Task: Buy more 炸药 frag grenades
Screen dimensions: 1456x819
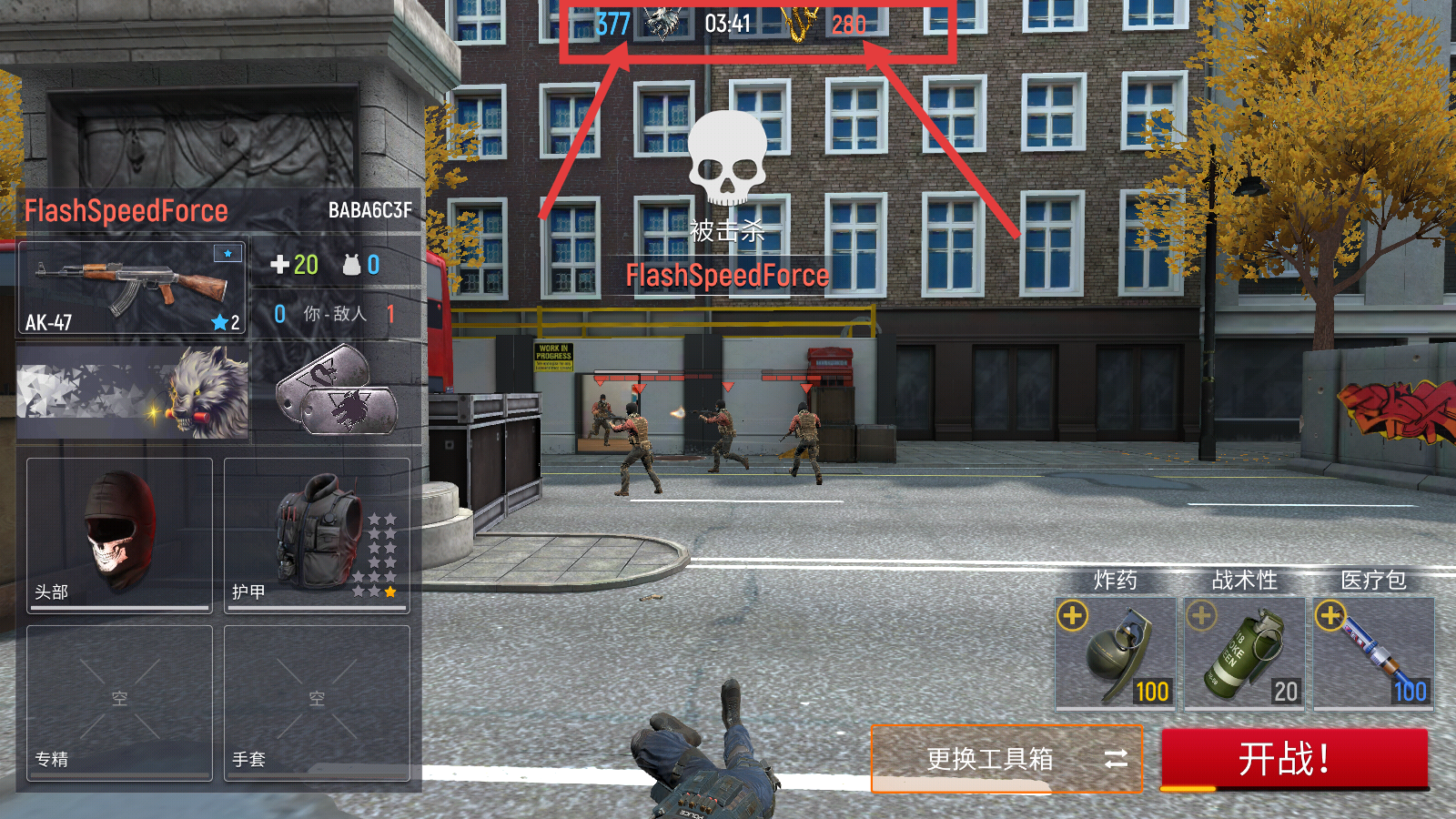Action: click(x=1073, y=616)
